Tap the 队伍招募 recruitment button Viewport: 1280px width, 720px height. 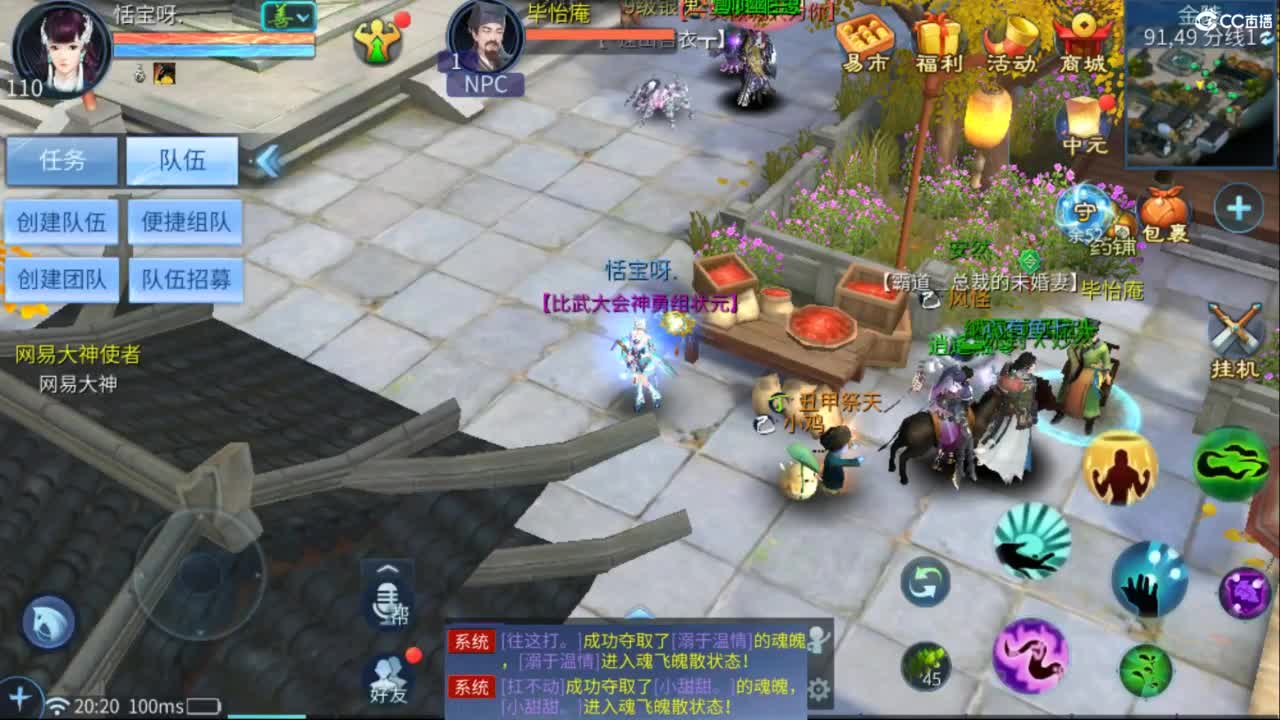point(183,279)
